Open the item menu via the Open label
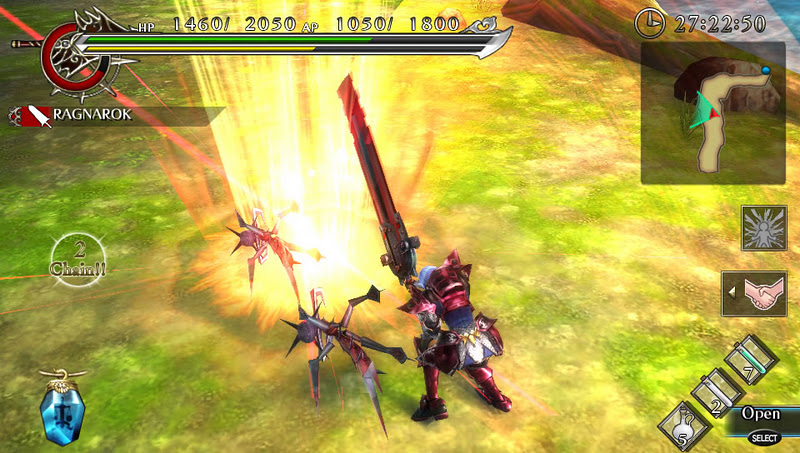Viewport: 800px width, 453px height. (762, 413)
